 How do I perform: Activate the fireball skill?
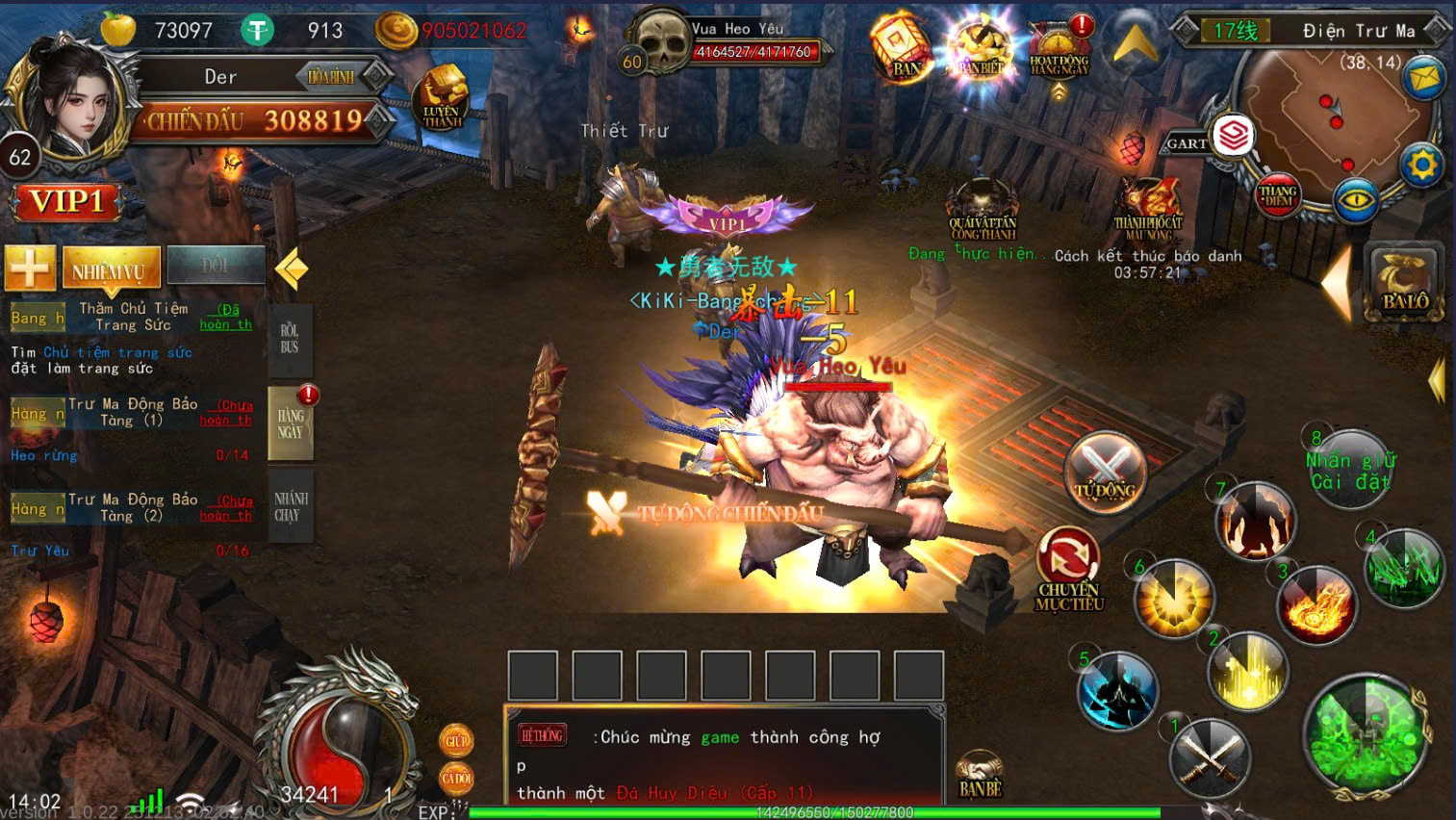point(1316,605)
